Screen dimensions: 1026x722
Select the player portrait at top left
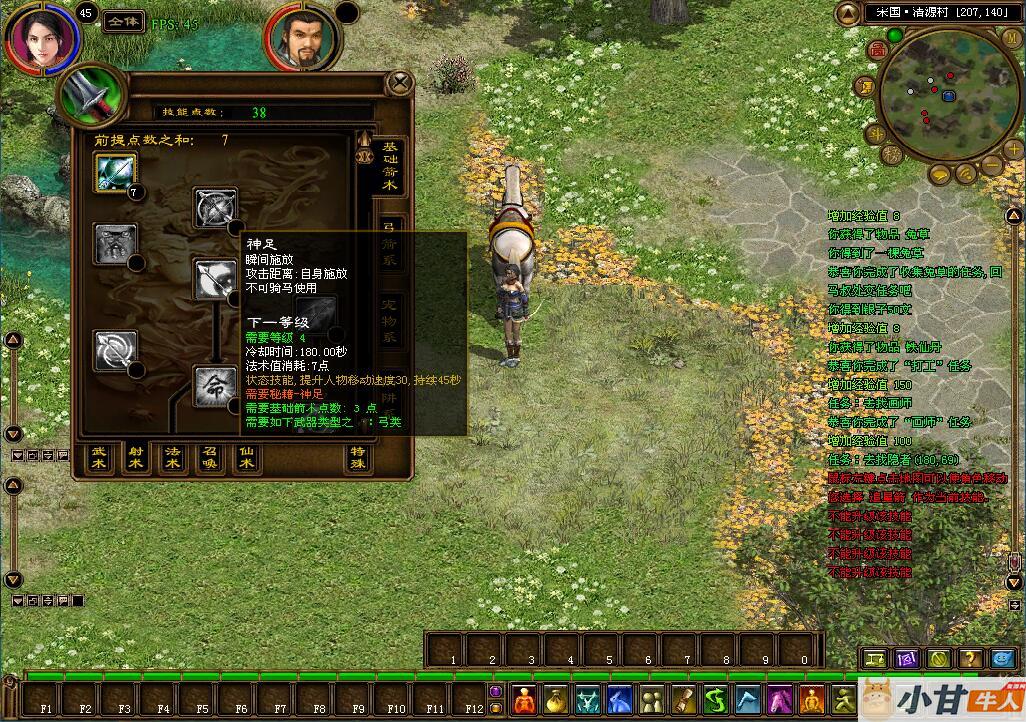[x=40, y=36]
